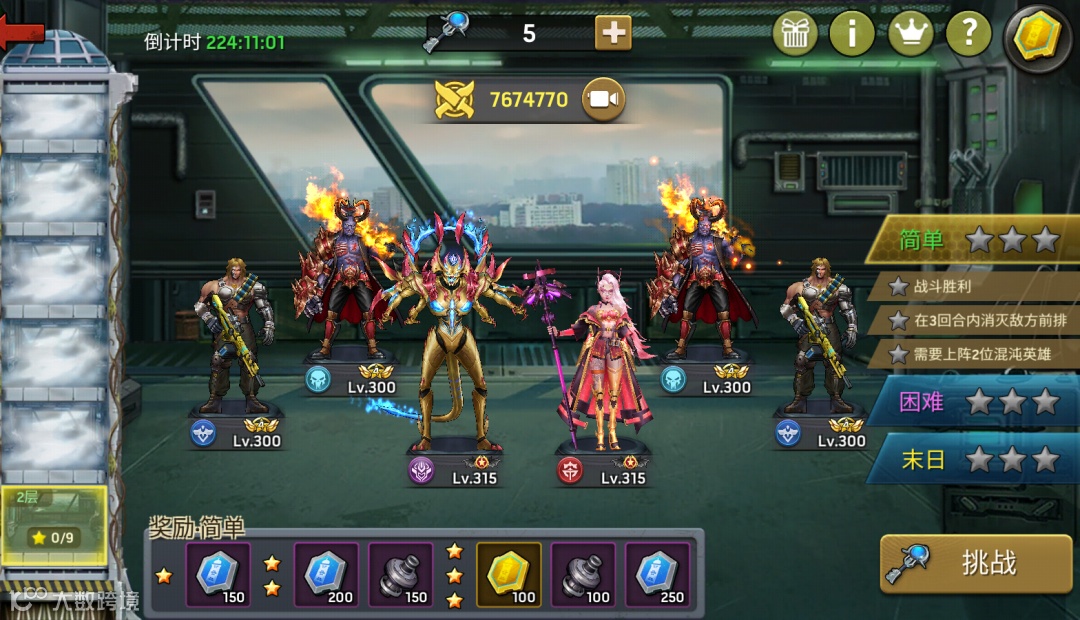Image resolution: width=1080 pixels, height=620 pixels.
Task: Open the question mark help
Action: 968,34
